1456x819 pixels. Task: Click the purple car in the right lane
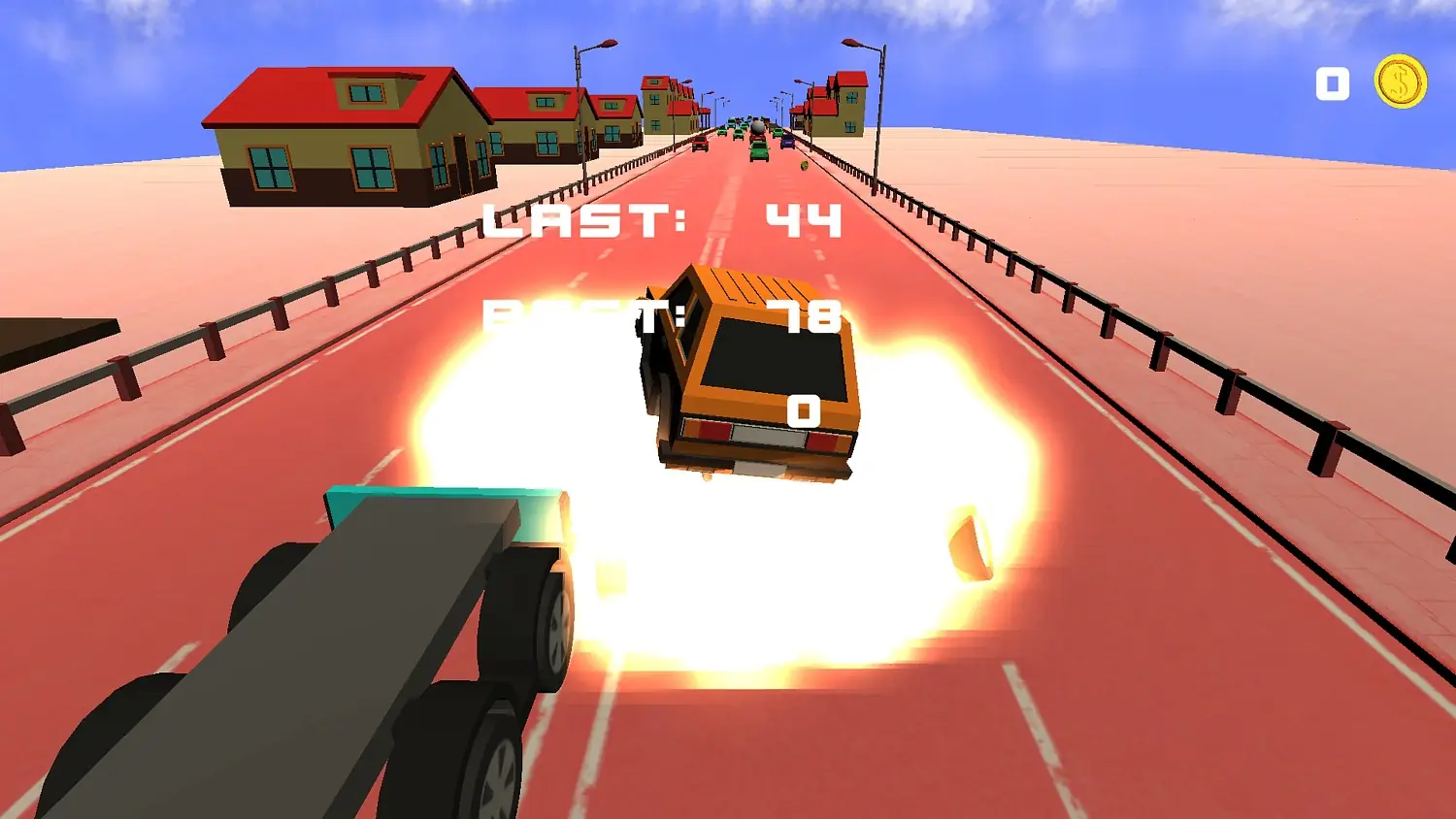tap(788, 143)
